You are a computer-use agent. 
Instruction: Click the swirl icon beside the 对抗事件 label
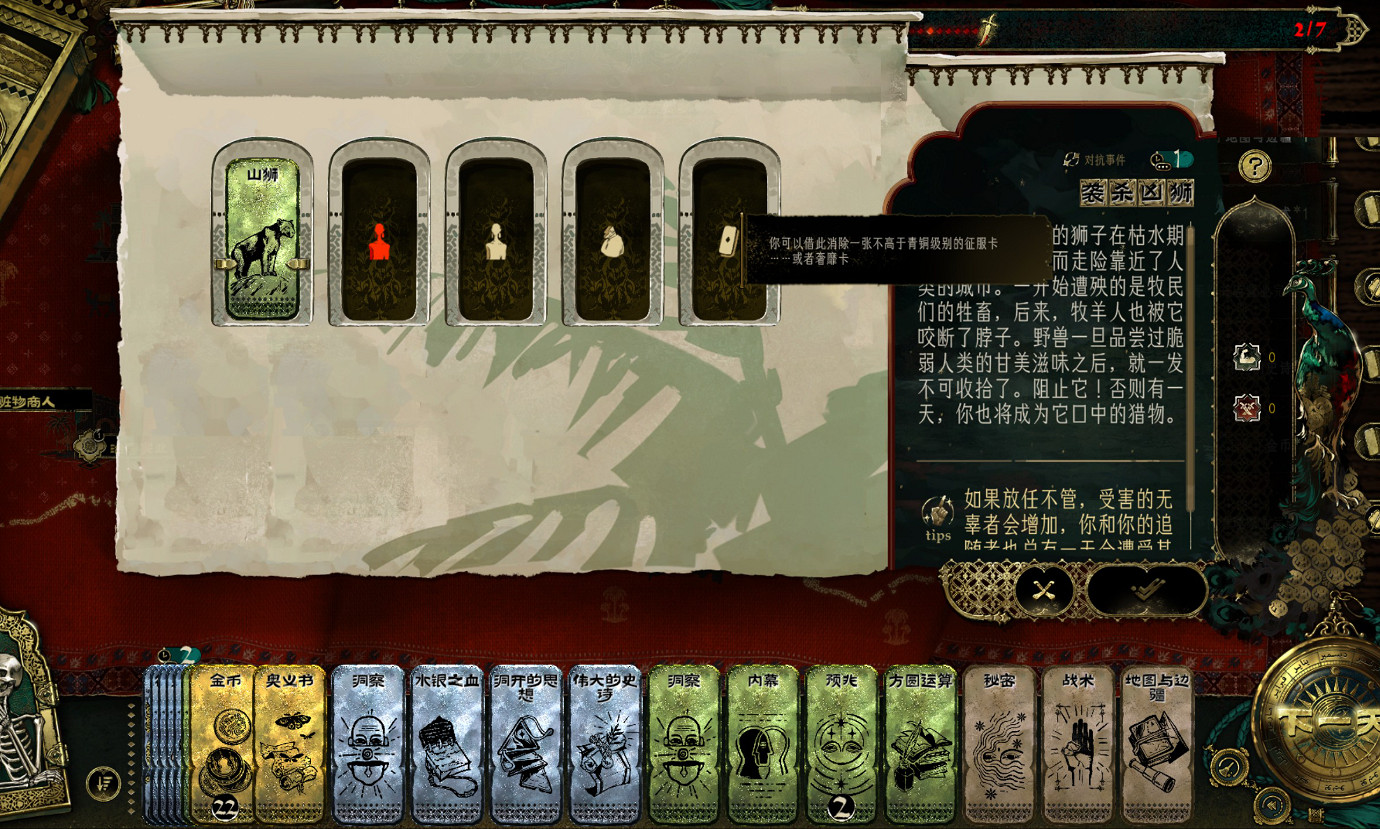pos(1071,160)
